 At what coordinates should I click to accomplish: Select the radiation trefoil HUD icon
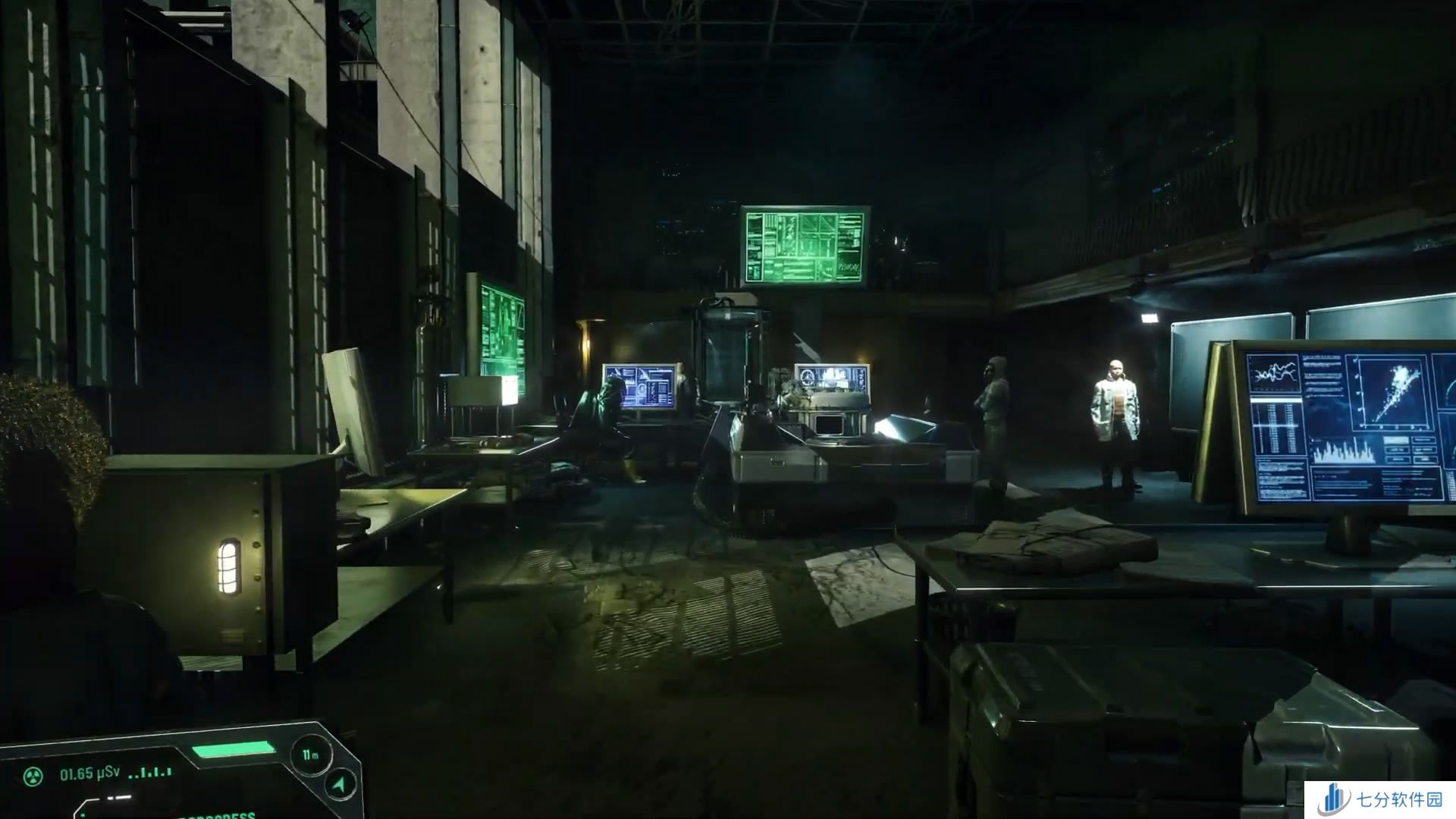click(x=33, y=775)
